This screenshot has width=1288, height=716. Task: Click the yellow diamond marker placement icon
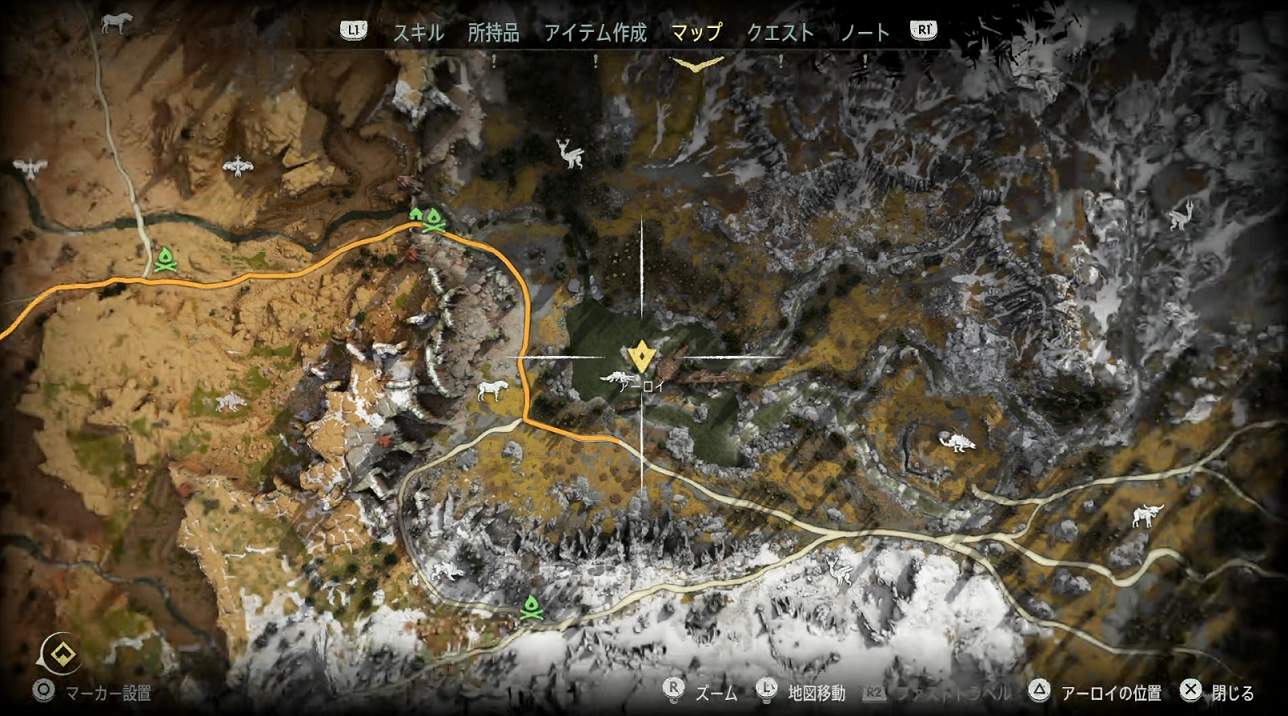[60, 655]
